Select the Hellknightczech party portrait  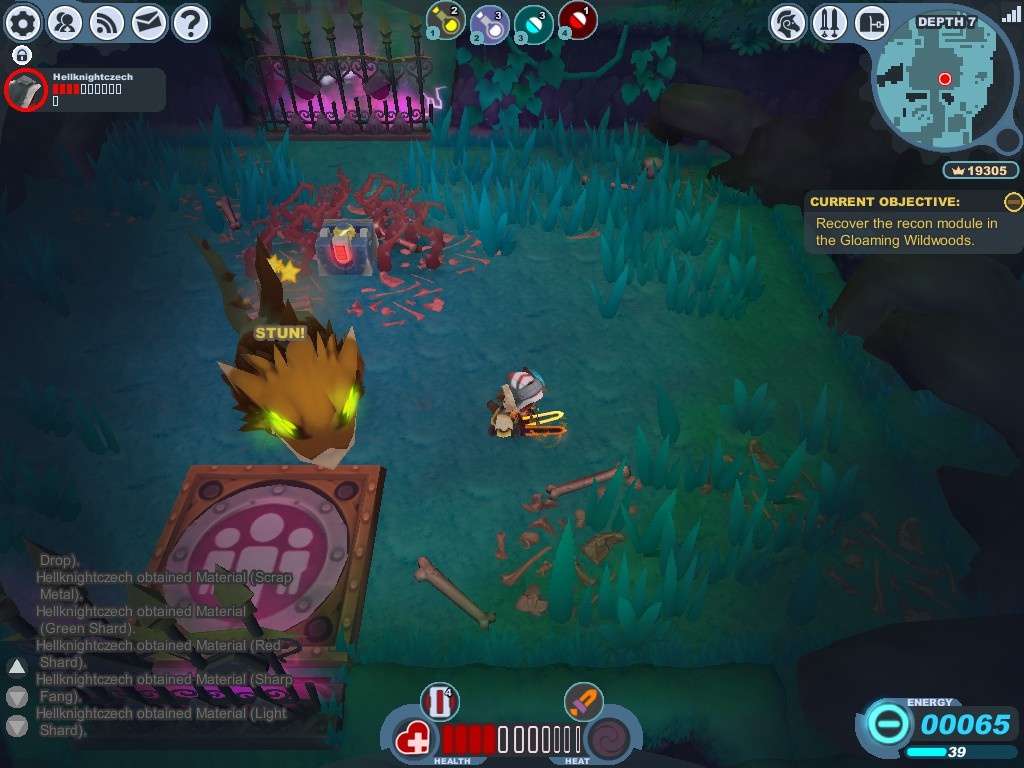pos(25,90)
